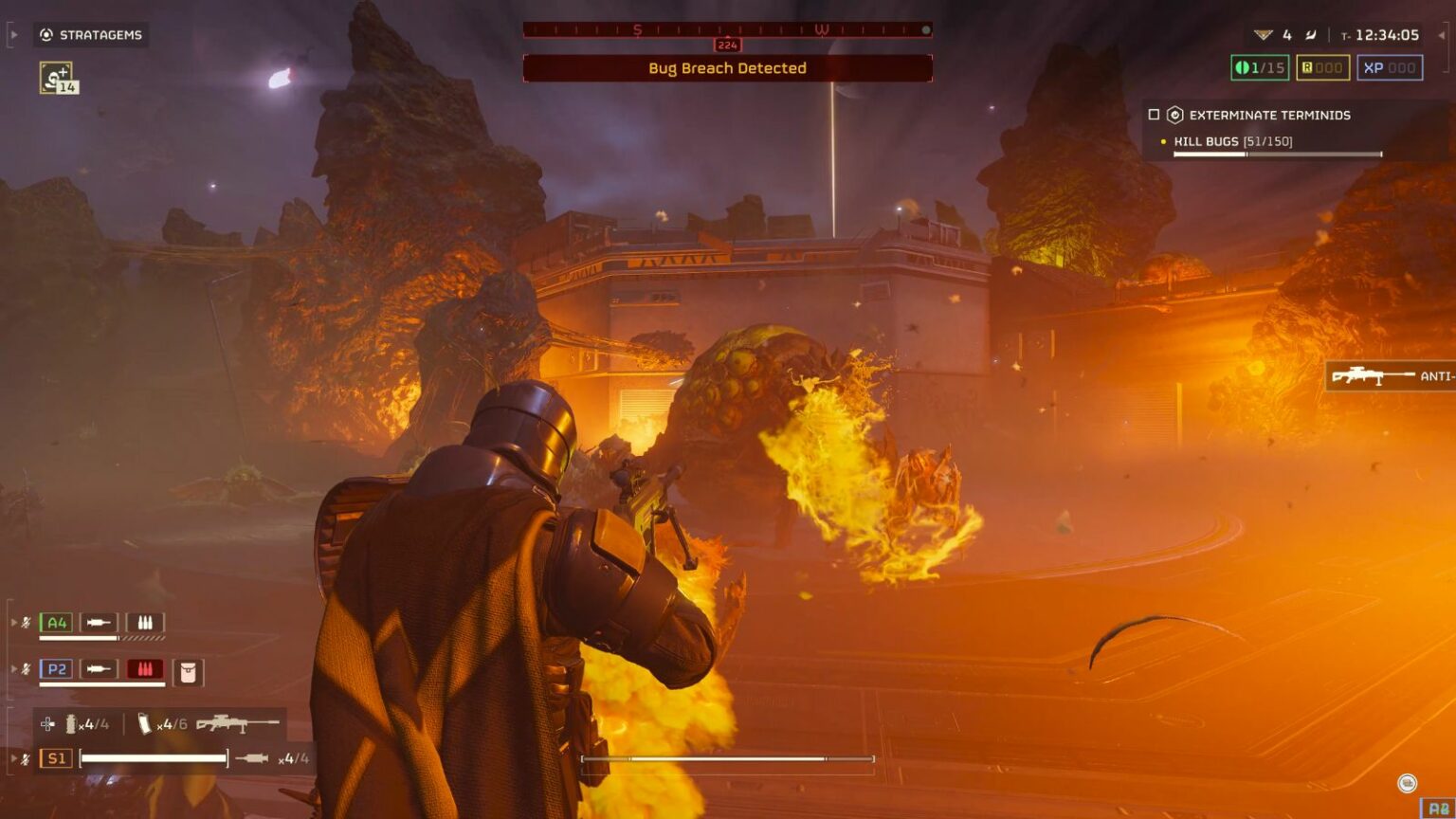Expand teammate S1's squad entry
Screen dimensions: 1456x819
[x=13, y=756]
